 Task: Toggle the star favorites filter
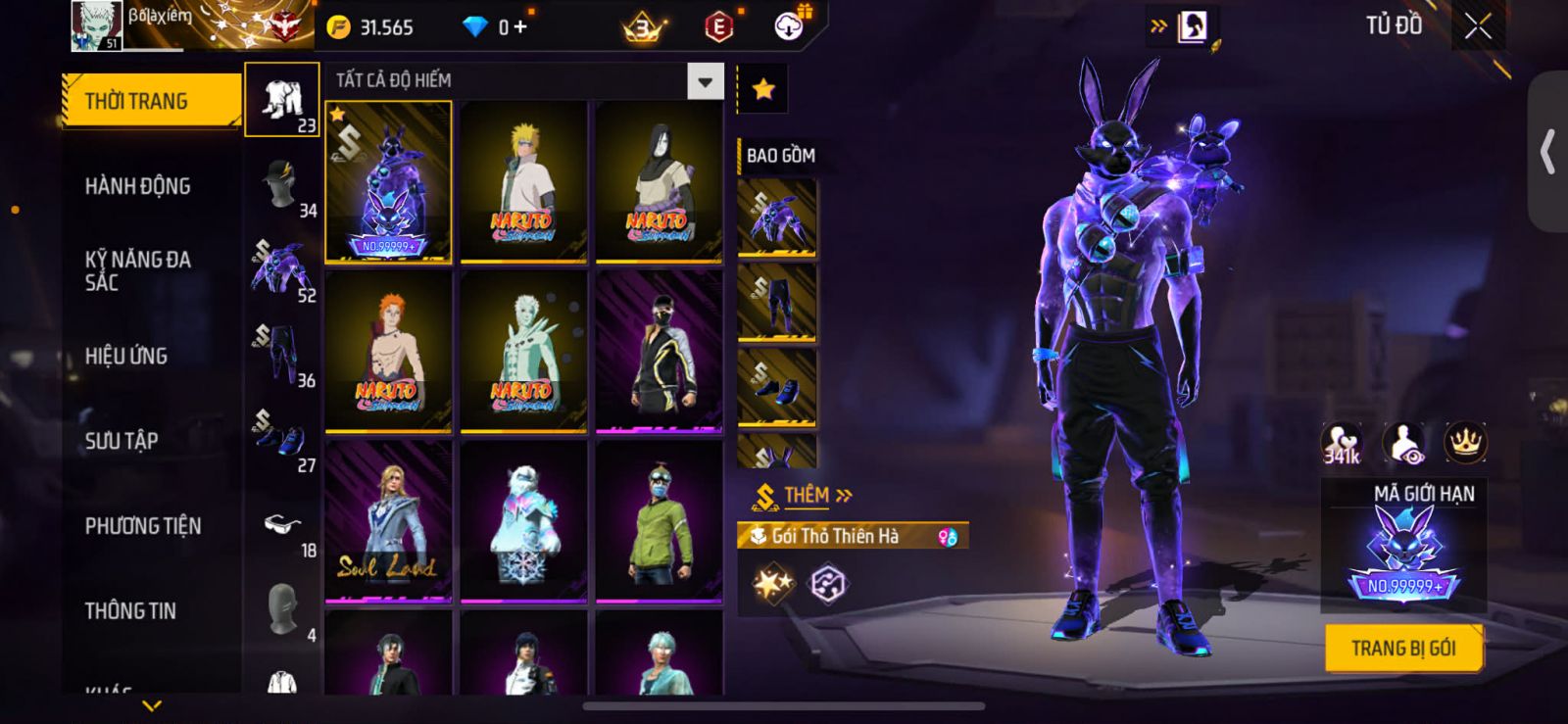pyautogui.click(x=762, y=90)
